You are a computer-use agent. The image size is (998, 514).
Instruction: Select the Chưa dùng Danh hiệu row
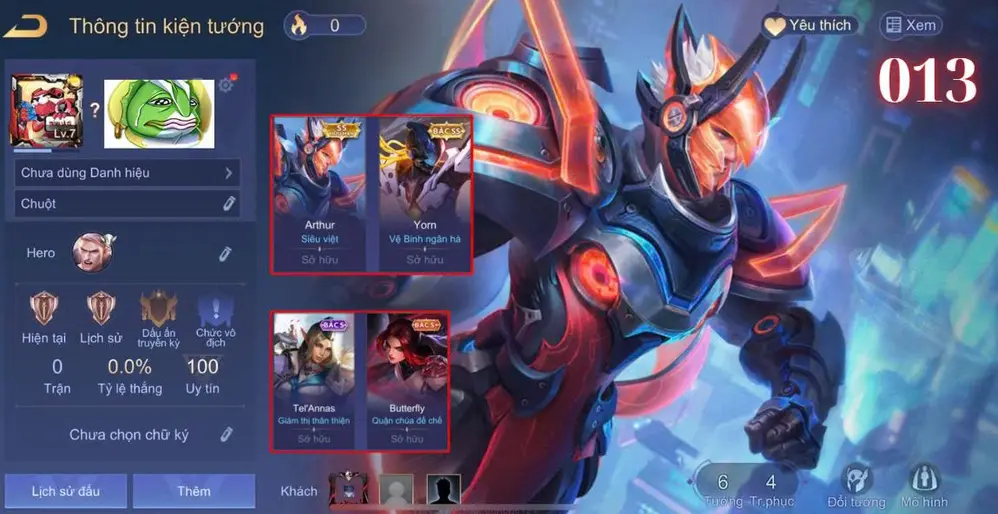tap(128, 173)
